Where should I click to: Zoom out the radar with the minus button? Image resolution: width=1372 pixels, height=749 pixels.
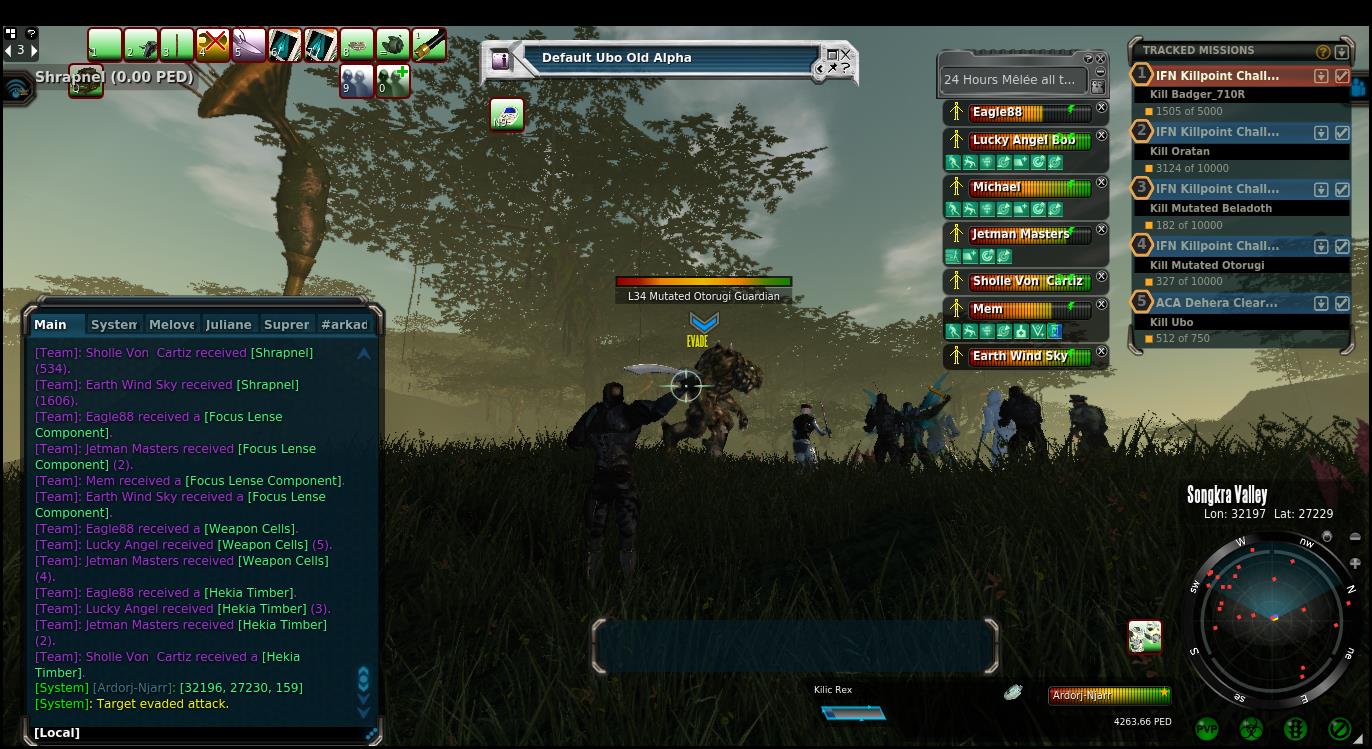pyautogui.click(x=1355, y=537)
